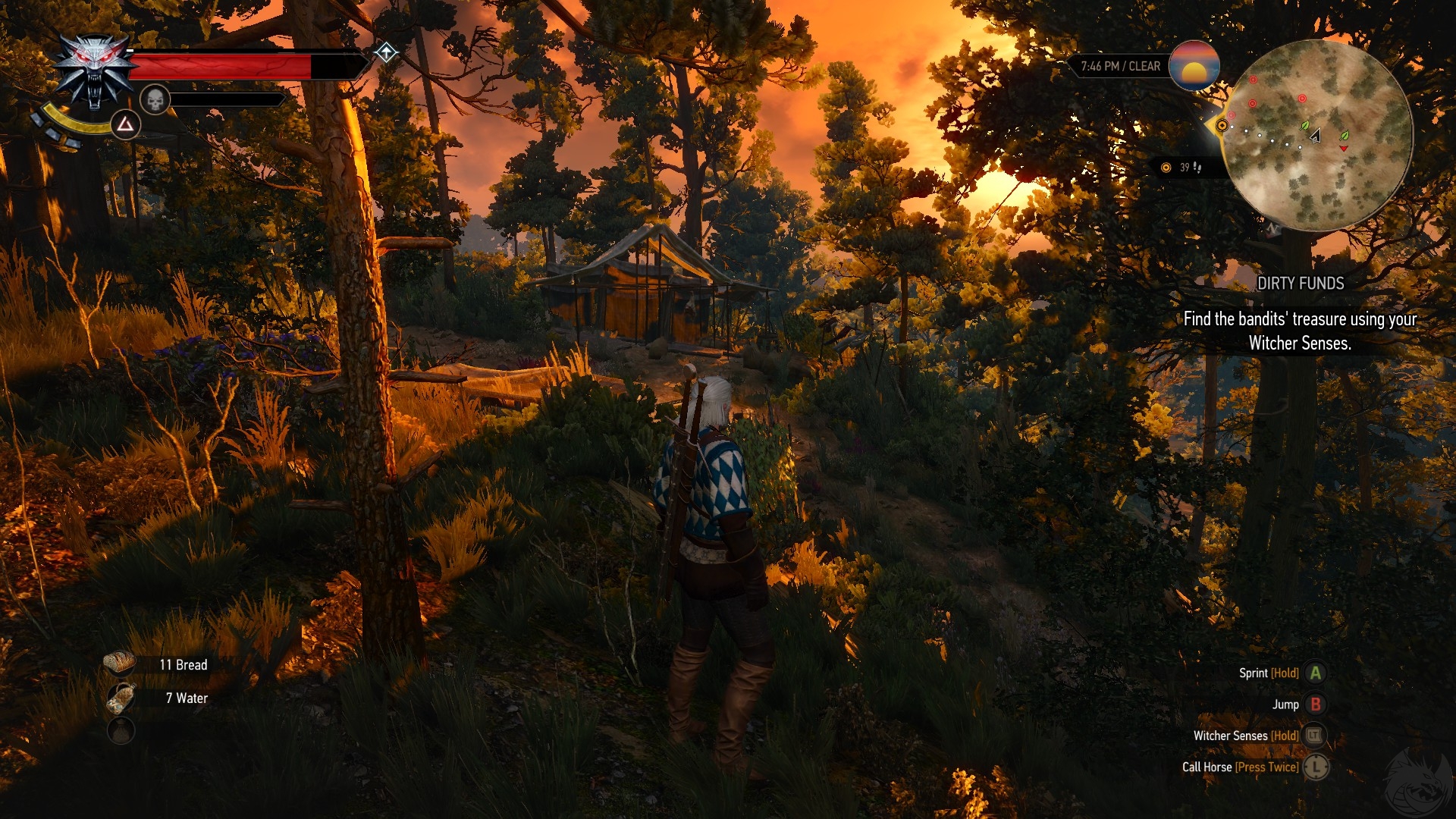Click the skull toxicity icon

pyautogui.click(x=155, y=99)
